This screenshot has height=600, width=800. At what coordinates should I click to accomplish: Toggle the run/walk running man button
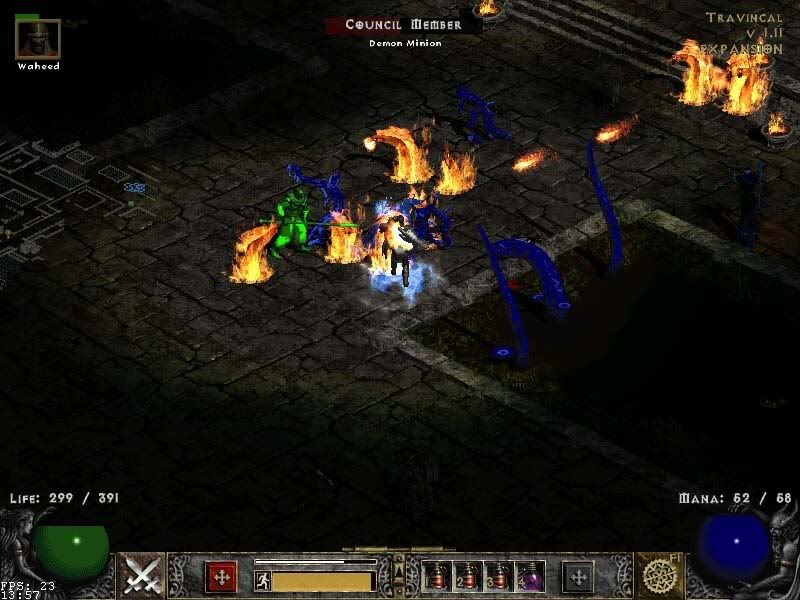(x=262, y=580)
